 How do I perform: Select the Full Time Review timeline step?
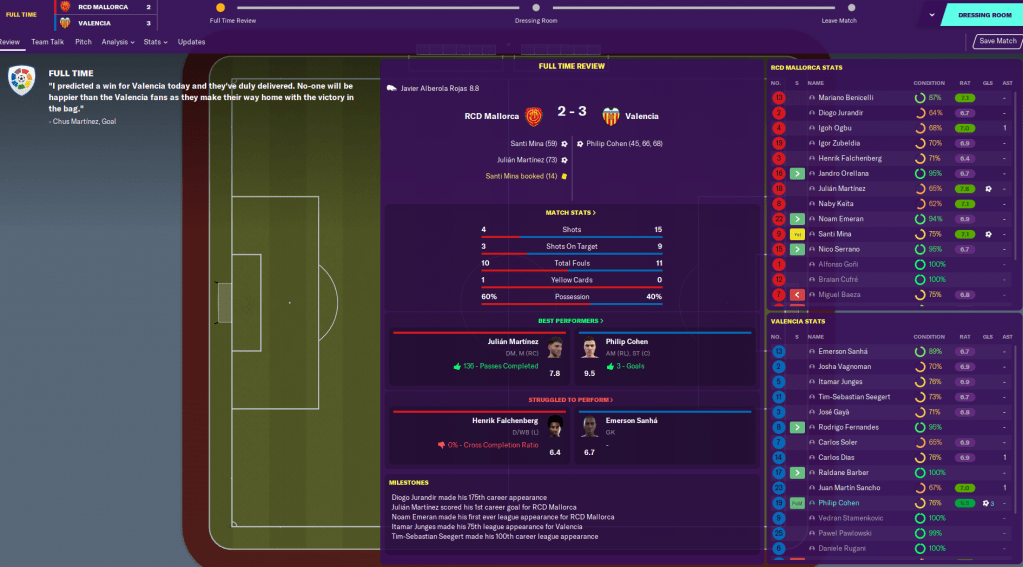tap(220, 8)
